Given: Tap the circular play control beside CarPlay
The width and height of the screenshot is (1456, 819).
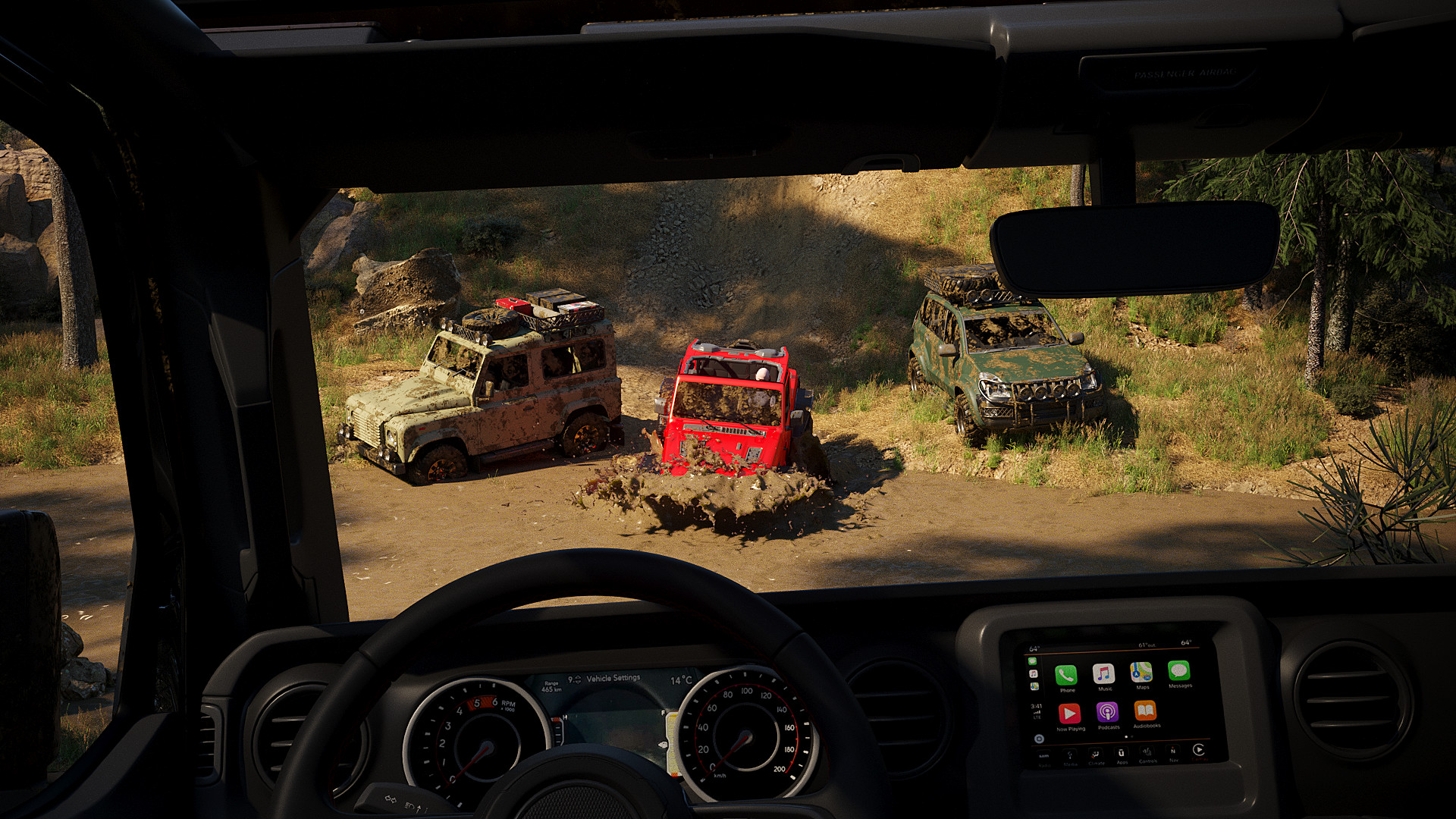Looking at the screenshot, I should [x=1199, y=750].
